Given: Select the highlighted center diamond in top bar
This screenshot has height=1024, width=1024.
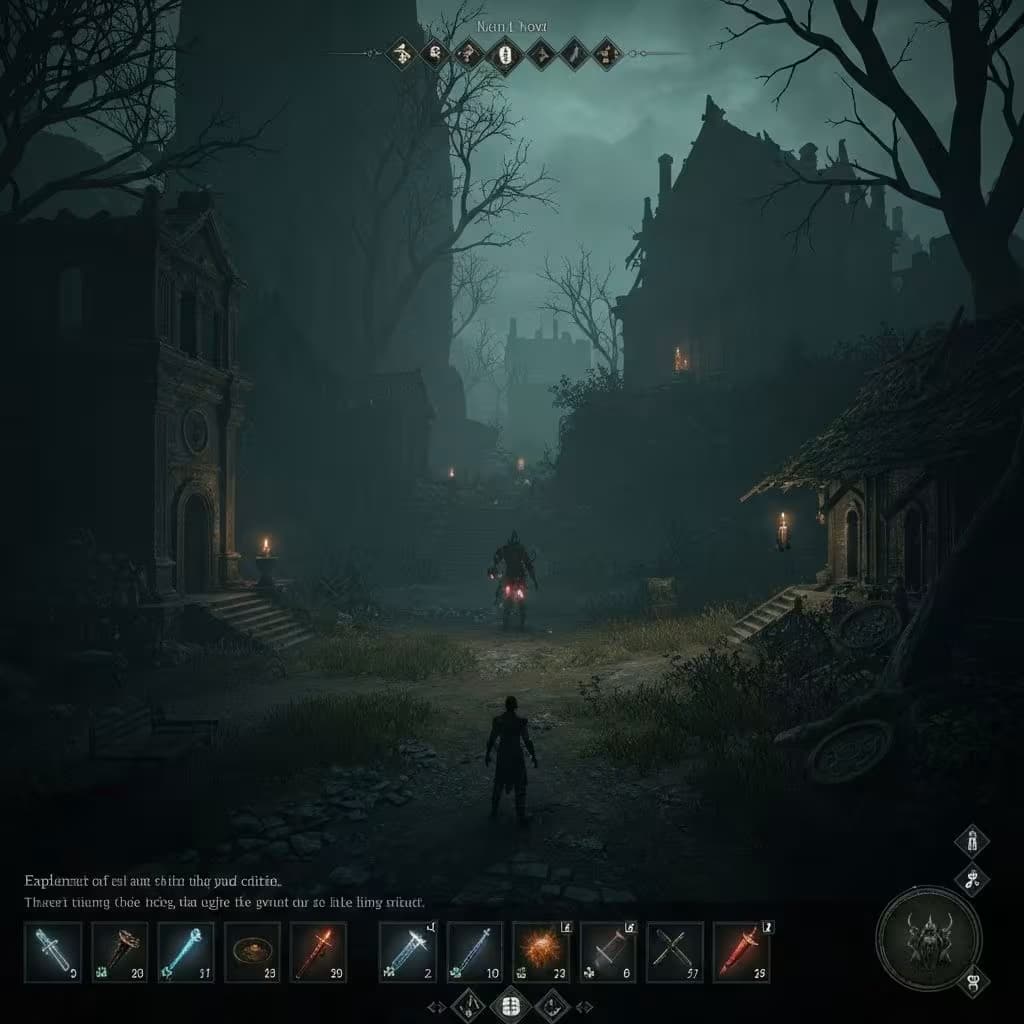Looking at the screenshot, I should point(505,53).
